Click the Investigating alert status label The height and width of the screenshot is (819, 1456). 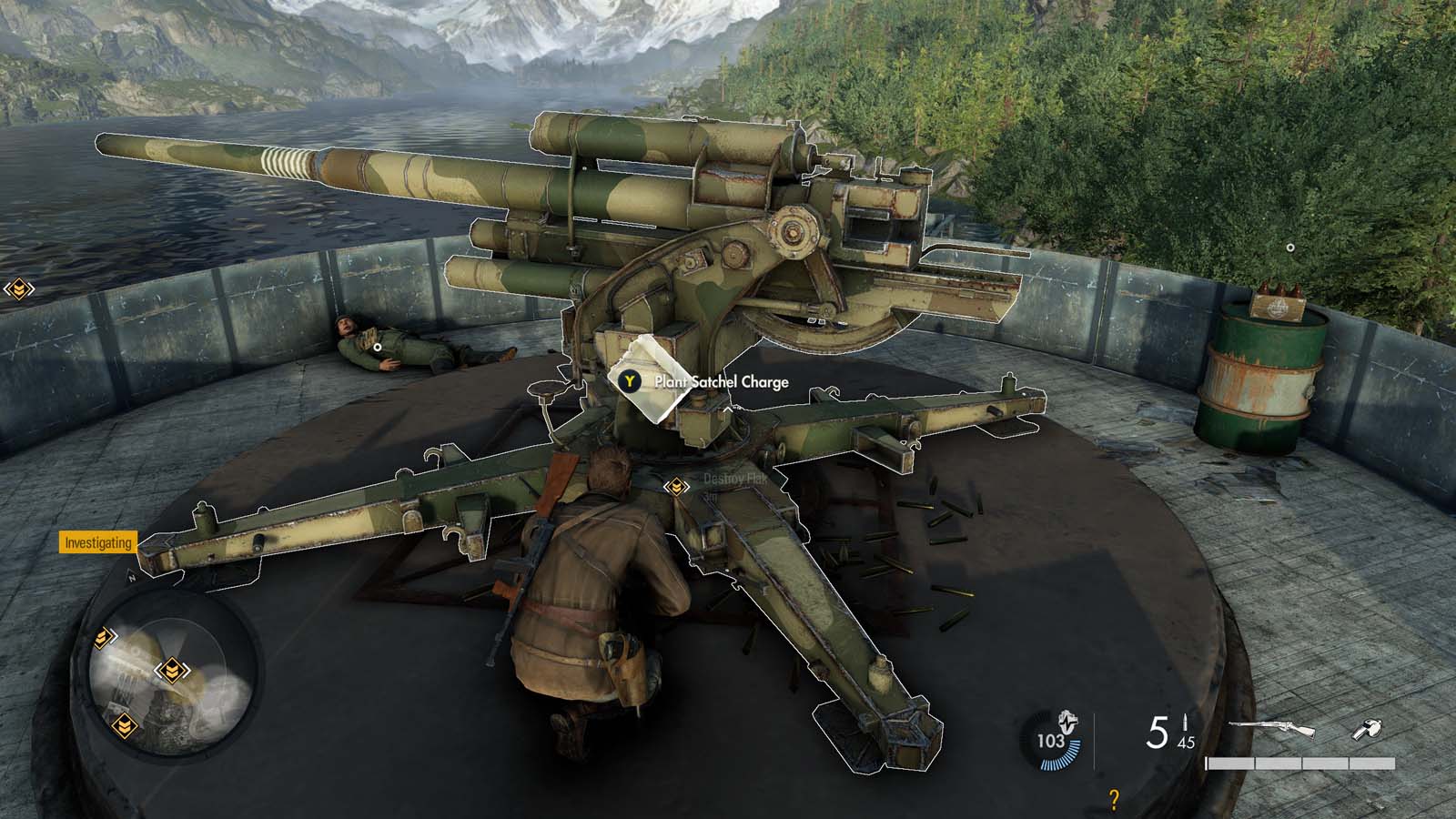[98, 543]
